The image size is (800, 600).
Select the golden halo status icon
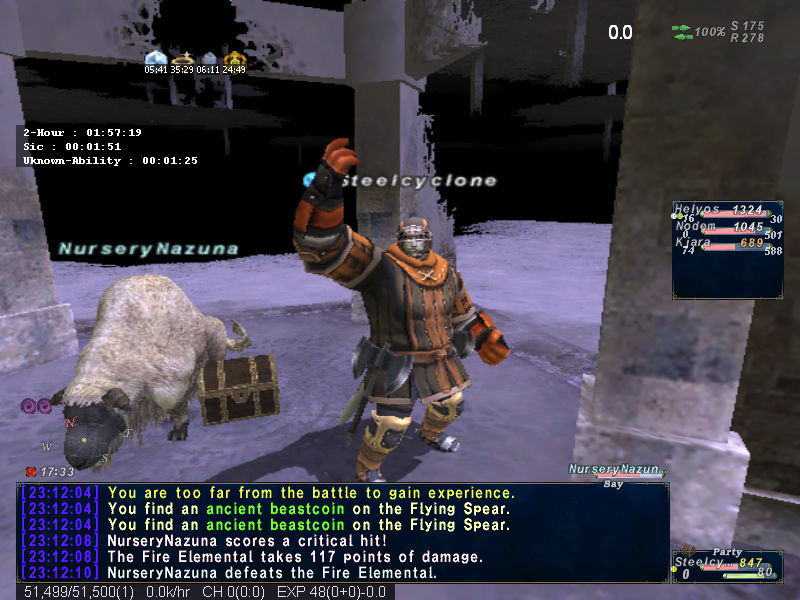pyautogui.click(x=182, y=58)
